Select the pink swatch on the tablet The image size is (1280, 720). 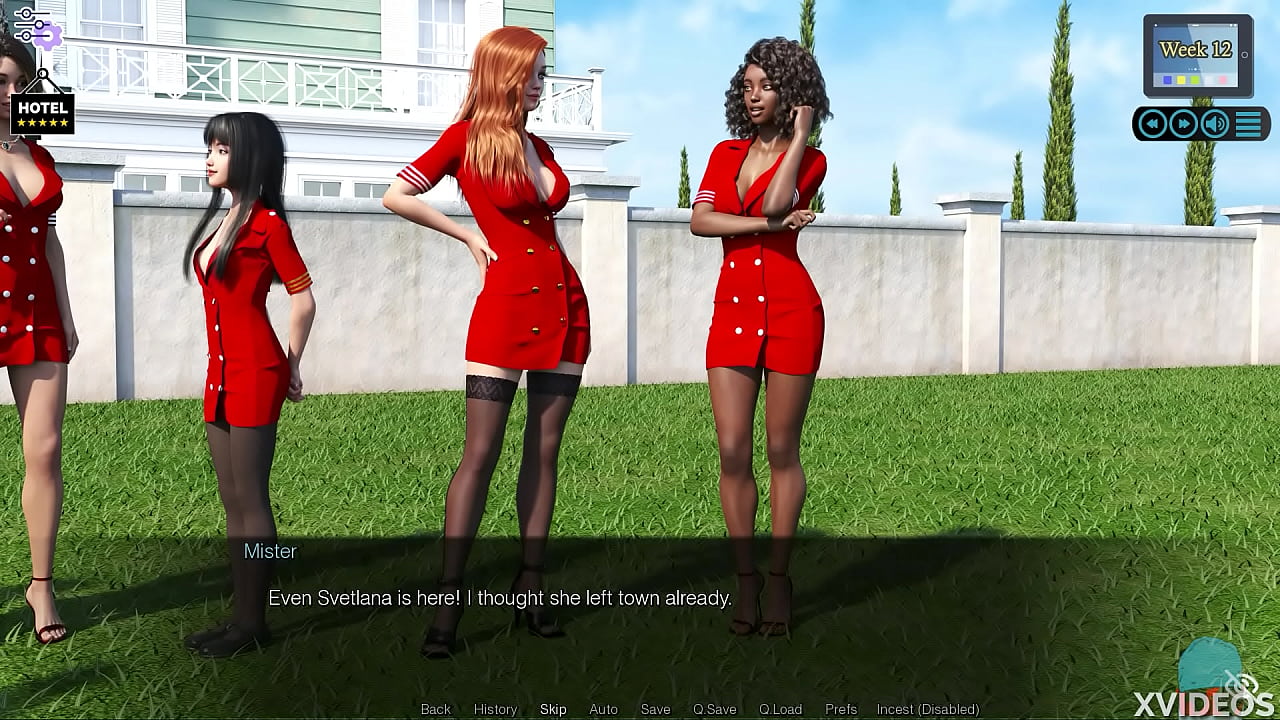tap(1222, 79)
